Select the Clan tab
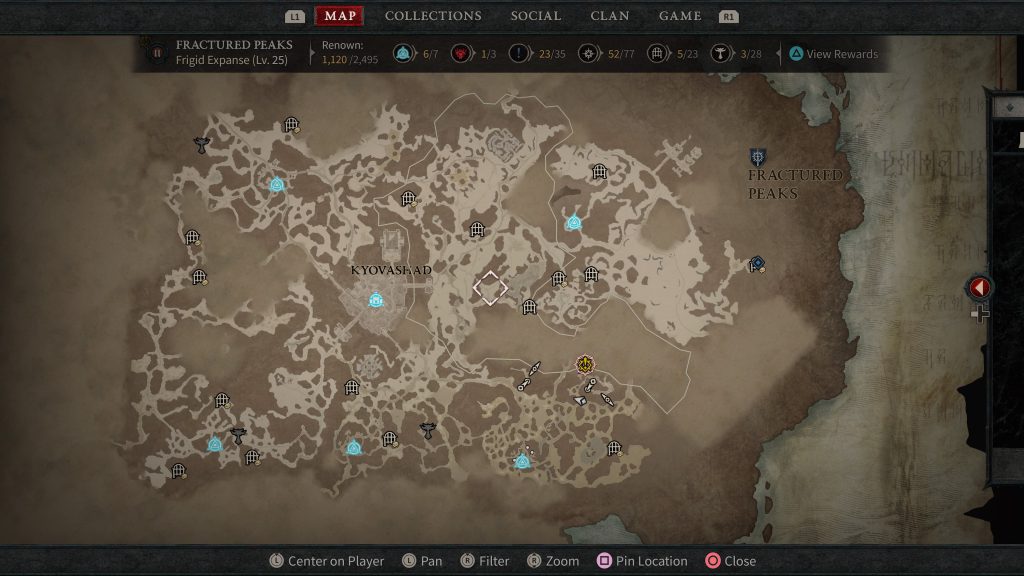Image resolution: width=1024 pixels, height=576 pixels. click(x=610, y=16)
